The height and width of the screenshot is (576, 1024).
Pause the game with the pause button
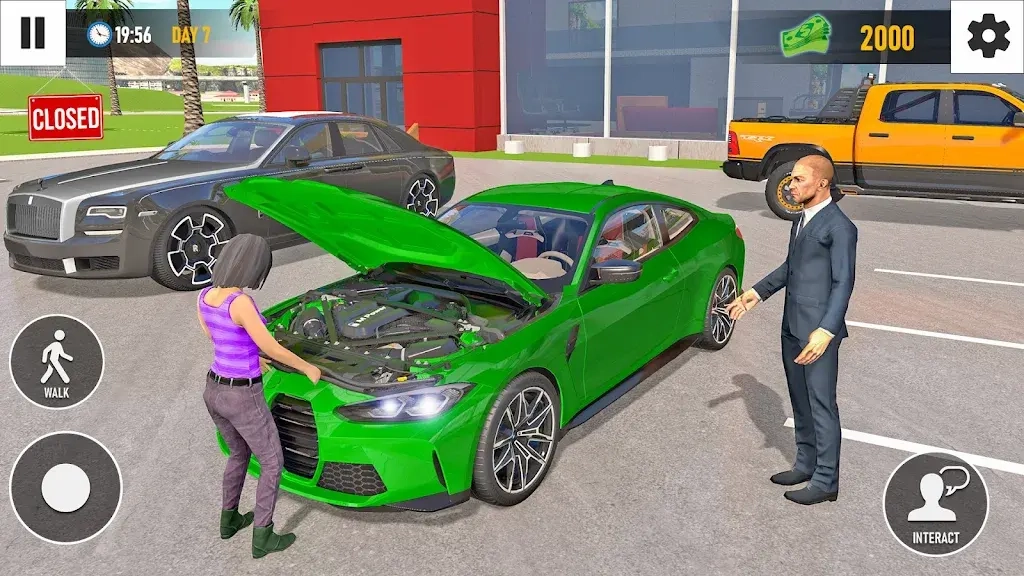(x=32, y=33)
